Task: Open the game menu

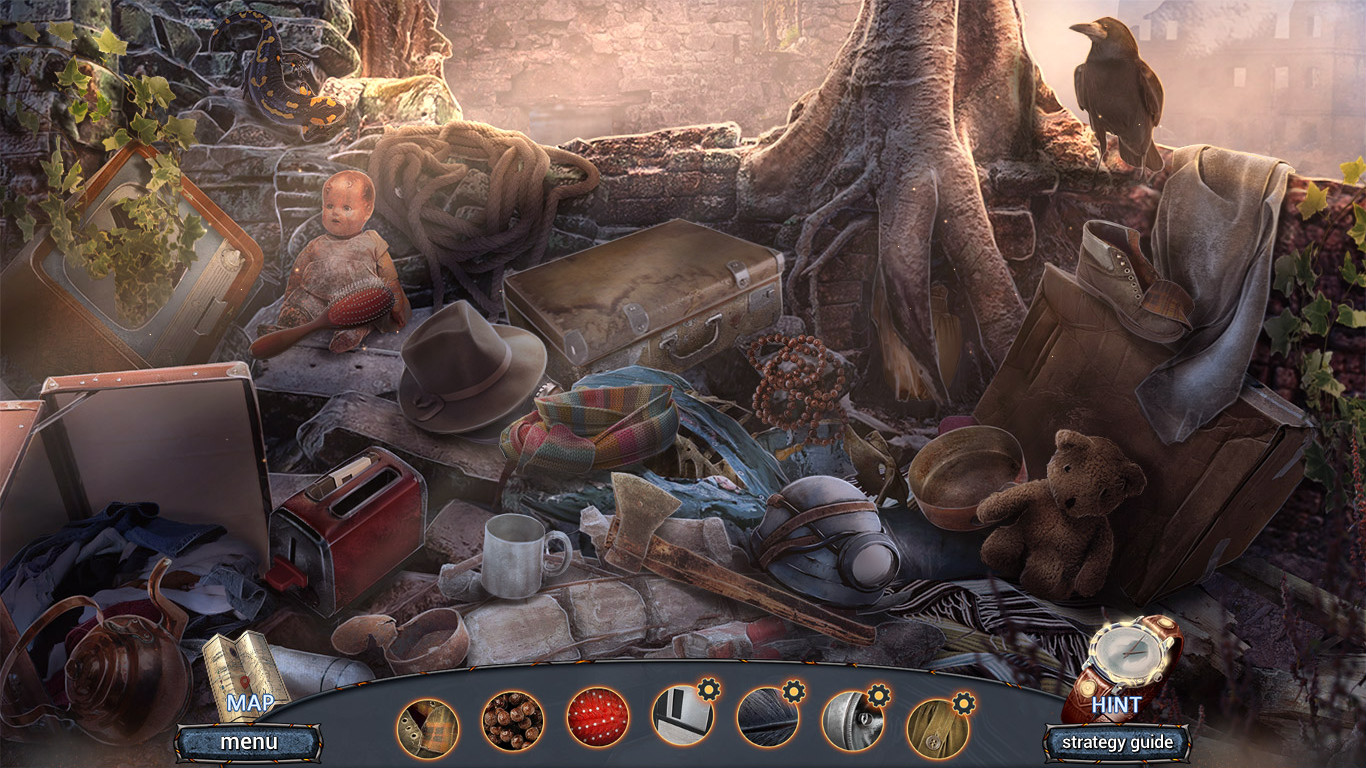Action: click(x=249, y=742)
